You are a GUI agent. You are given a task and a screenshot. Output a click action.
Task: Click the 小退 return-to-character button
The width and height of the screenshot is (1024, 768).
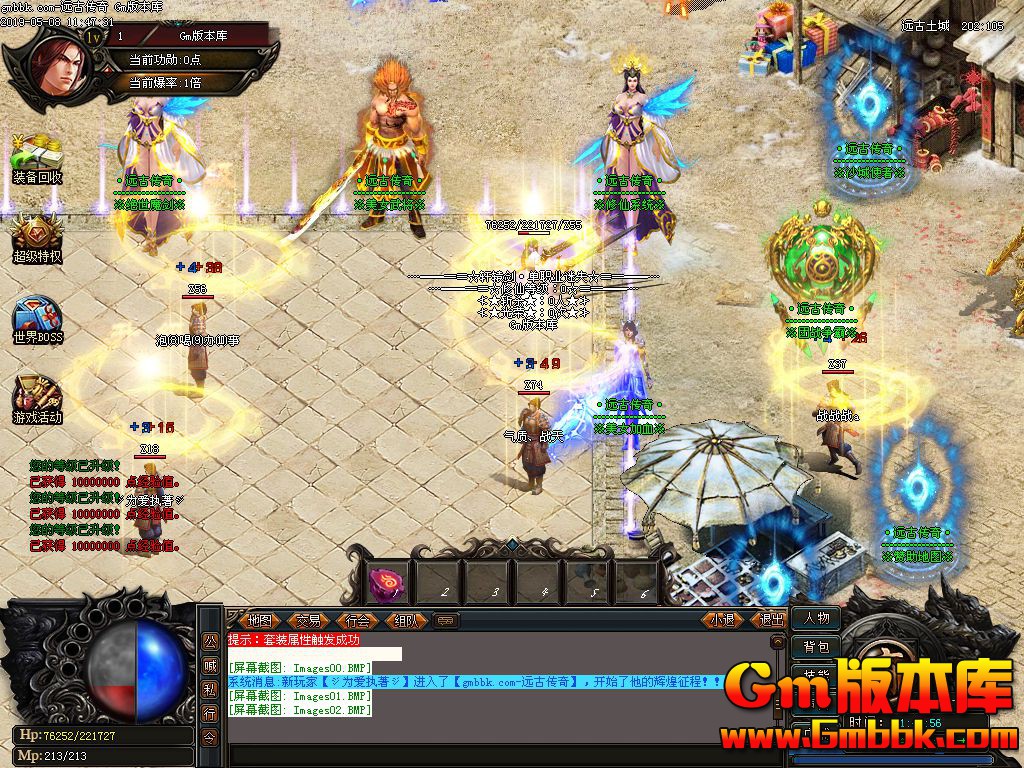point(723,620)
